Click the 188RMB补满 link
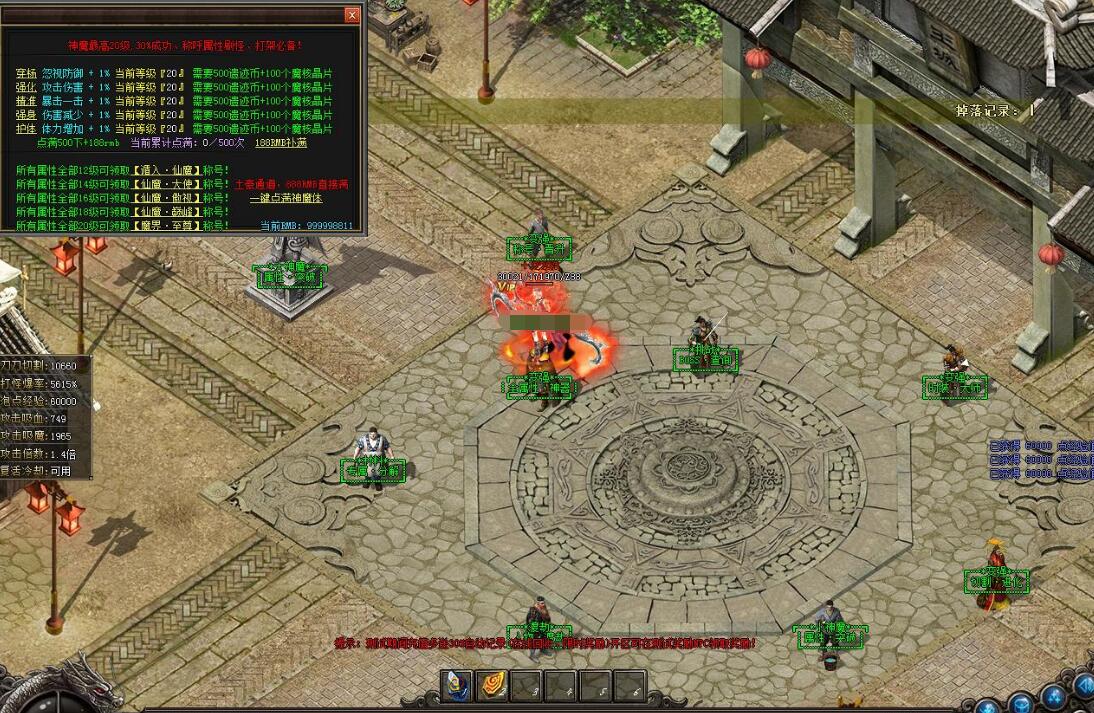 pyautogui.click(x=281, y=143)
